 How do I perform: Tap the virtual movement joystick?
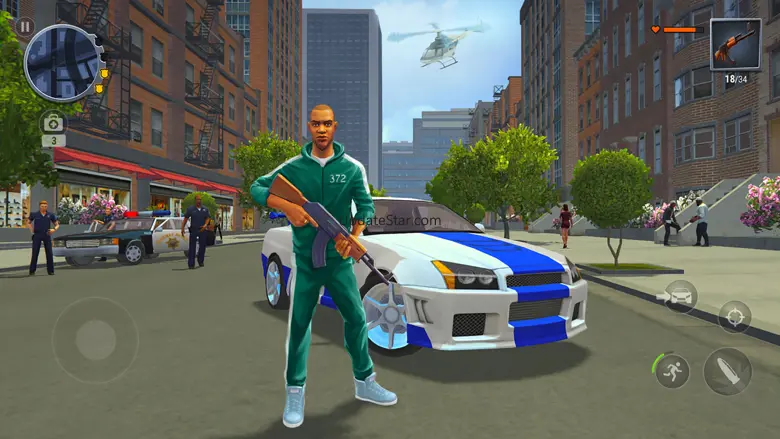point(95,339)
